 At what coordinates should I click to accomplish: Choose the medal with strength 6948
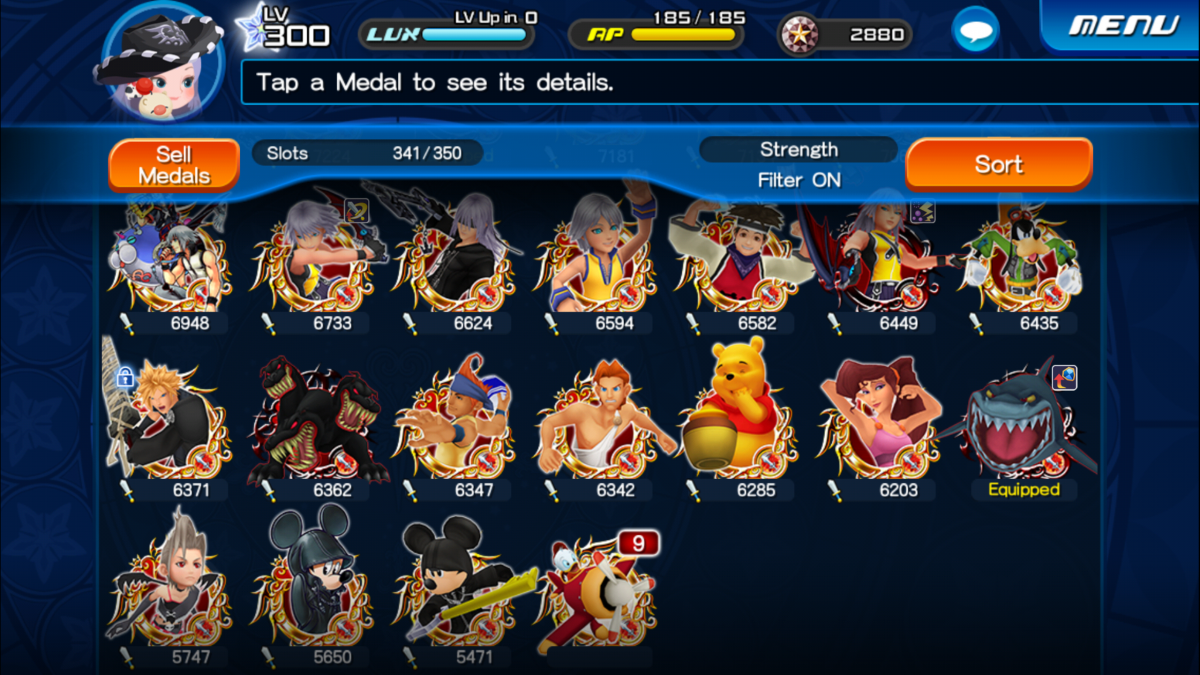tap(170, 260)
